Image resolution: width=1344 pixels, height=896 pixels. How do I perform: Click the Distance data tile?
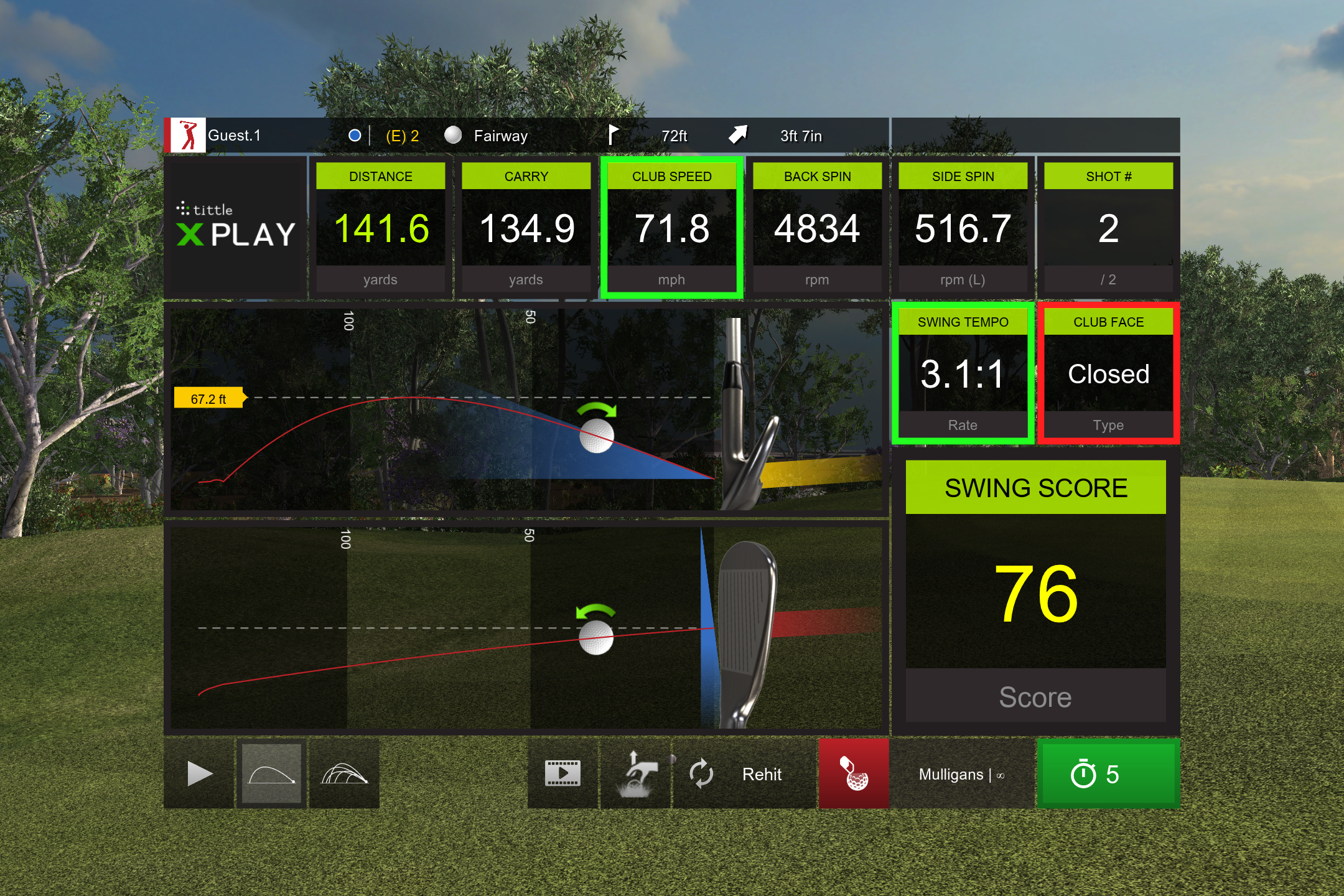380,228
